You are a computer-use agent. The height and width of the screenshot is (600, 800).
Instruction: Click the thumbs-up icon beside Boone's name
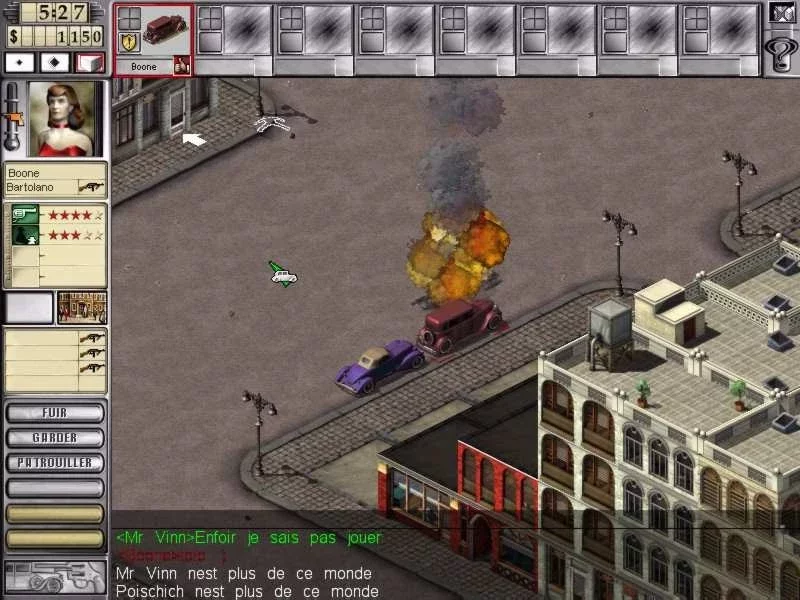tap(181, 65)
